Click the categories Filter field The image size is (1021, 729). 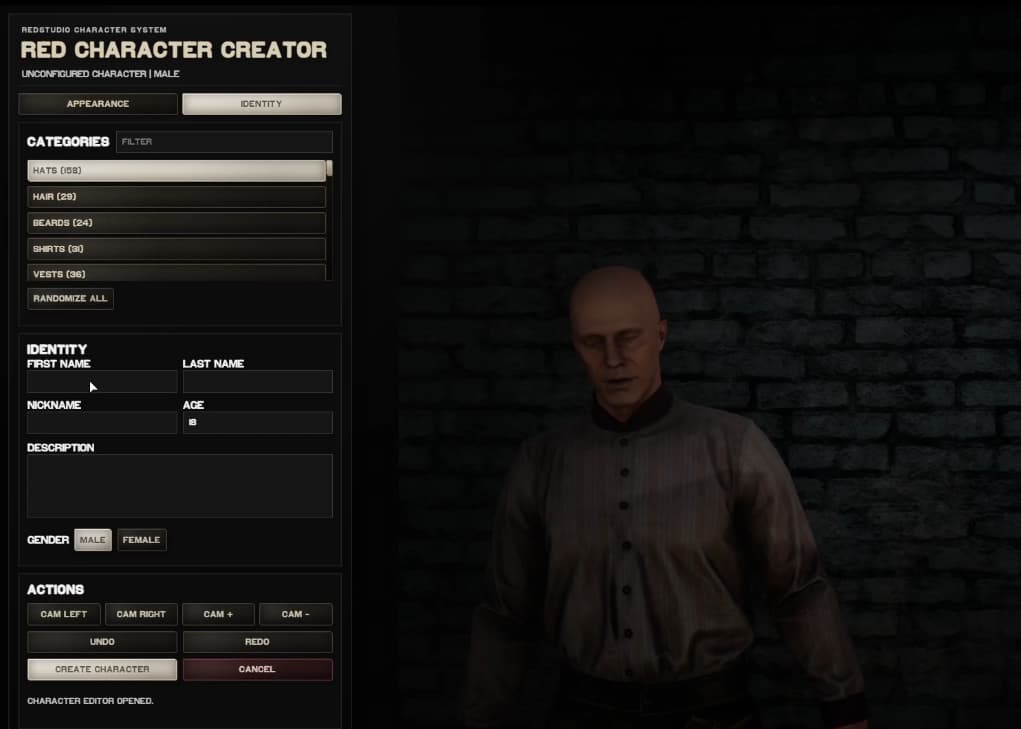pos(224,142)
